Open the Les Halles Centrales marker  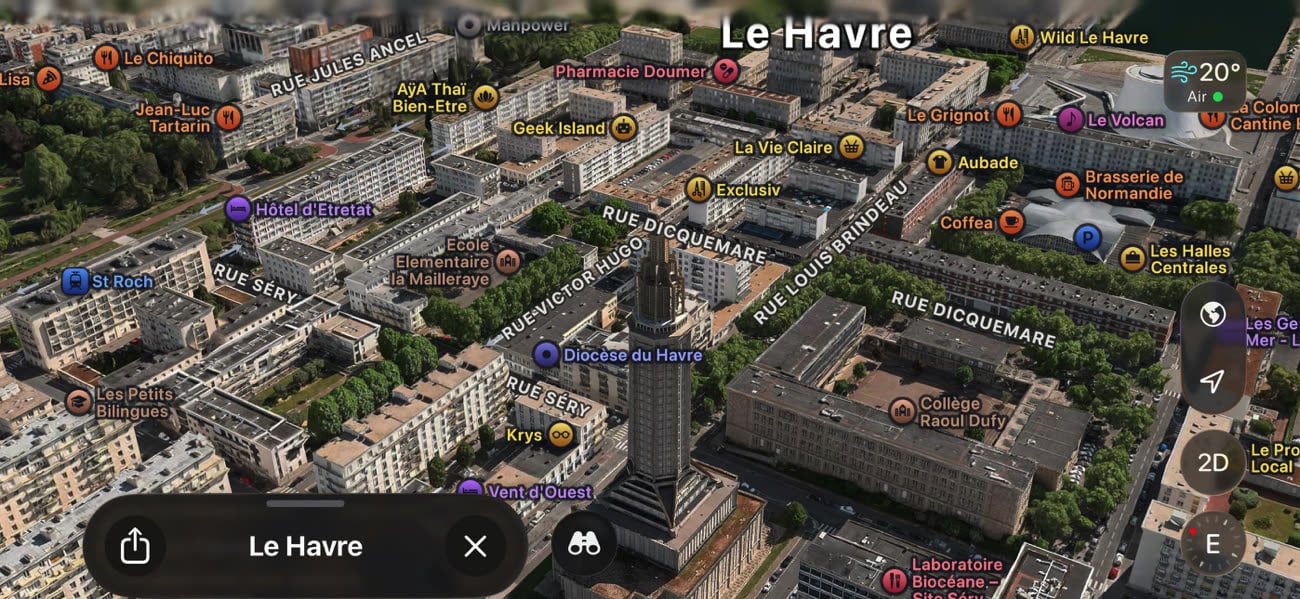[x=1132, y=259]
